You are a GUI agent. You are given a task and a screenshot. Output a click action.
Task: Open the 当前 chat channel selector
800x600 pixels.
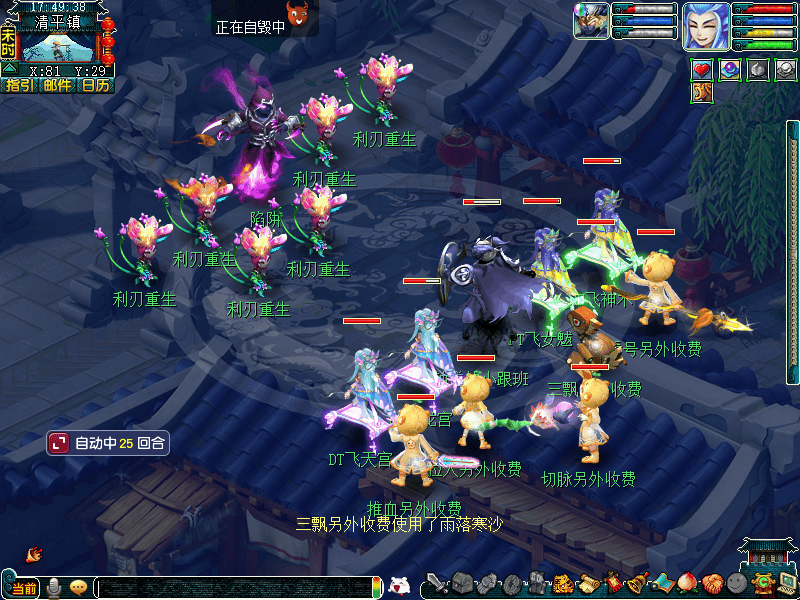click(23, 587)
